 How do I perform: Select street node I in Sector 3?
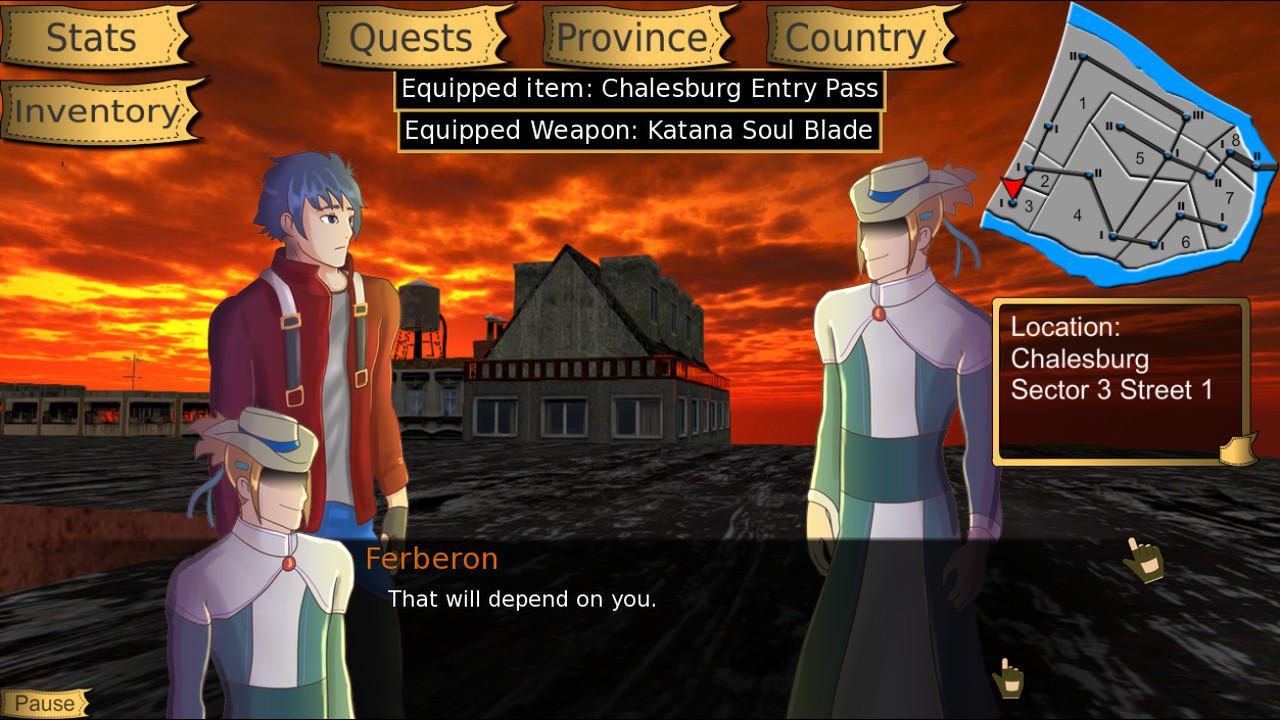click(x=1011, y=203)
